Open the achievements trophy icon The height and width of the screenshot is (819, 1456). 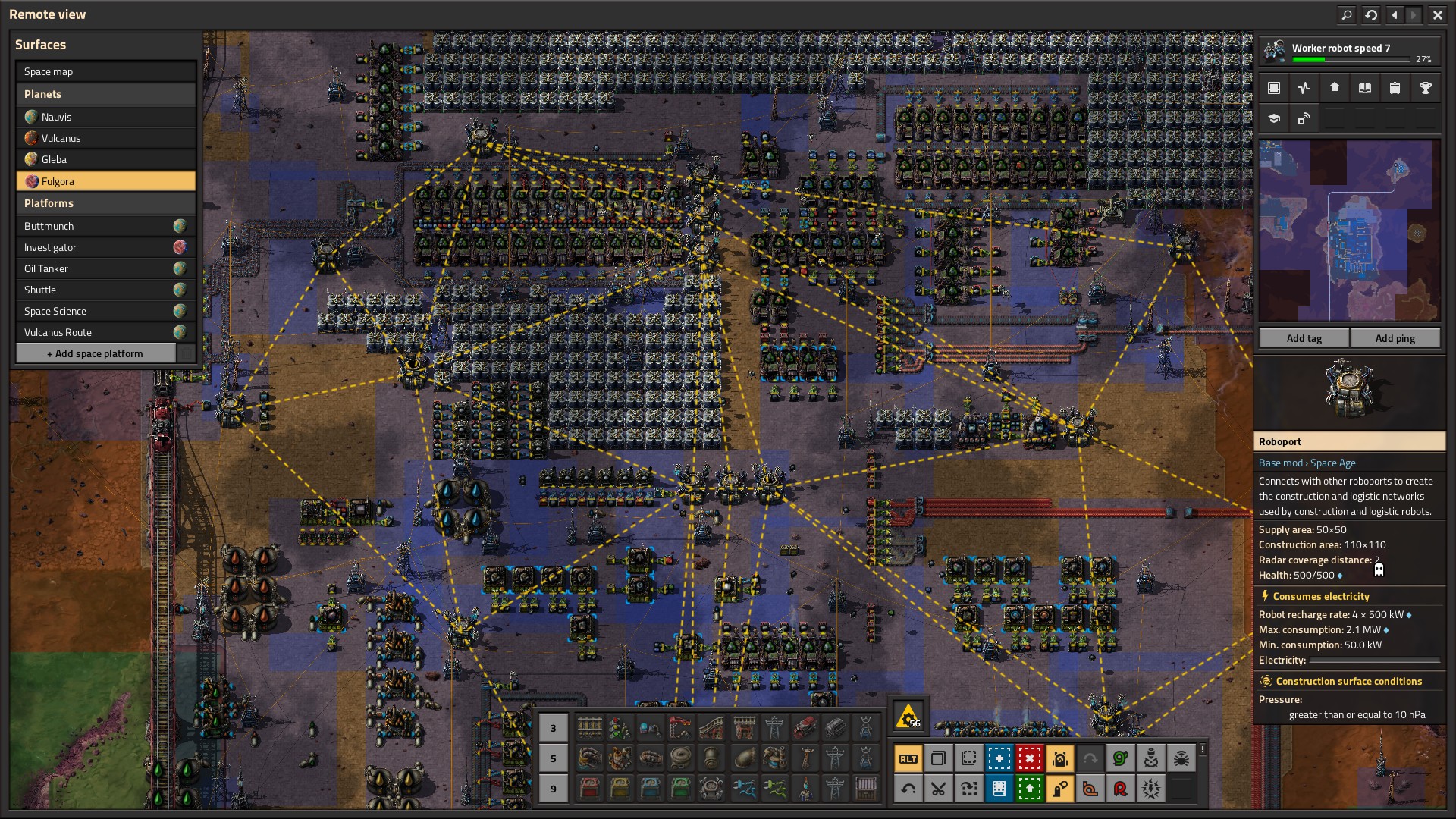point(1425,88)
